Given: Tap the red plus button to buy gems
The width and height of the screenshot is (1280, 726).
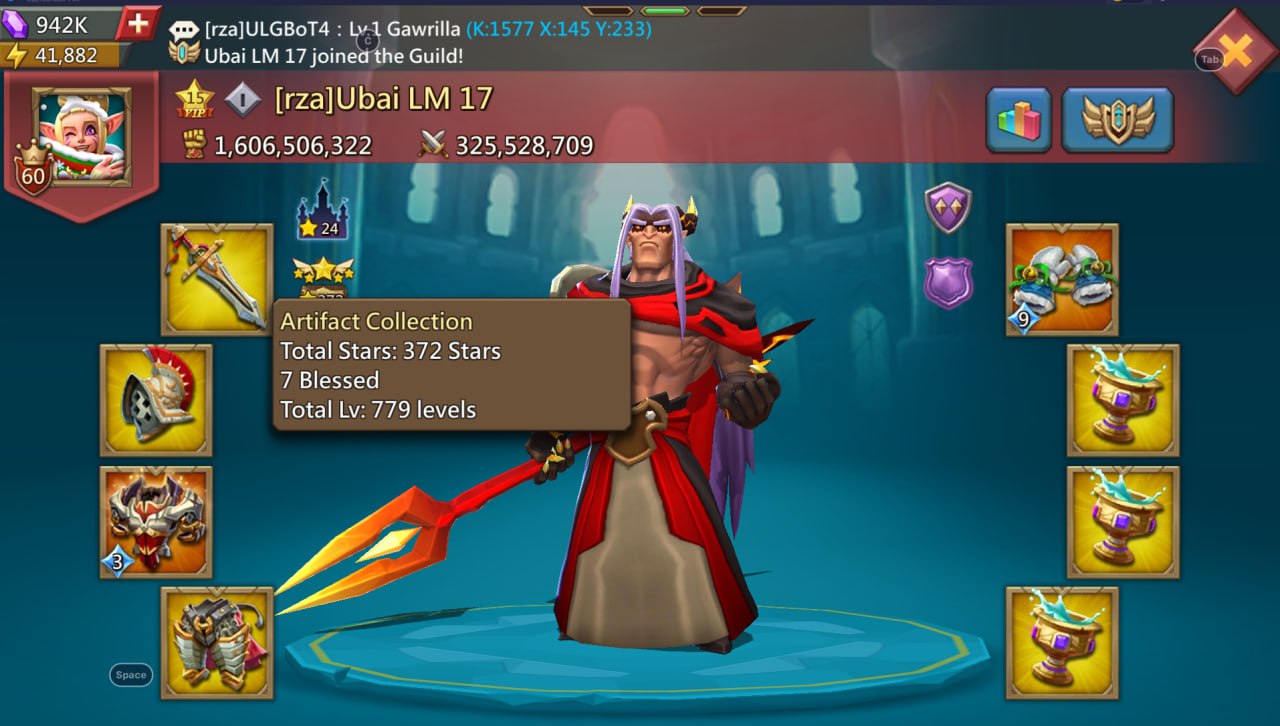Looking at the screenshot, I should (136, 23).
